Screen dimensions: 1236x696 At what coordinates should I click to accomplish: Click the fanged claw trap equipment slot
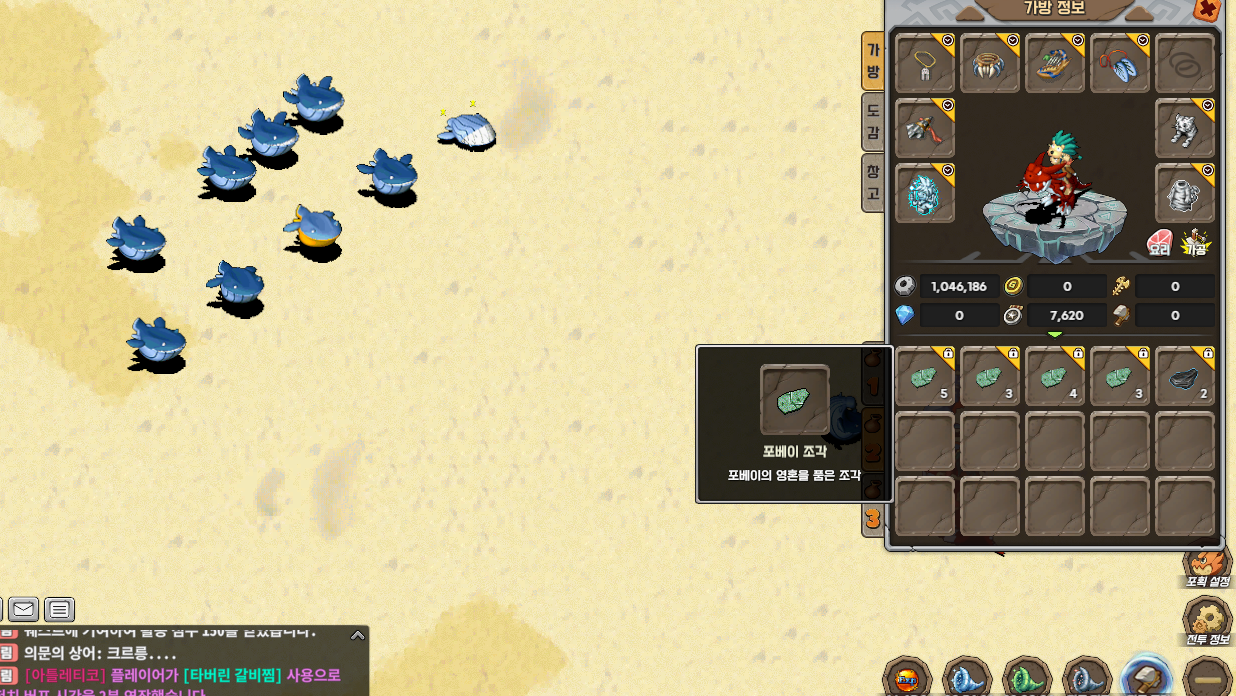[x=990, y=64]
